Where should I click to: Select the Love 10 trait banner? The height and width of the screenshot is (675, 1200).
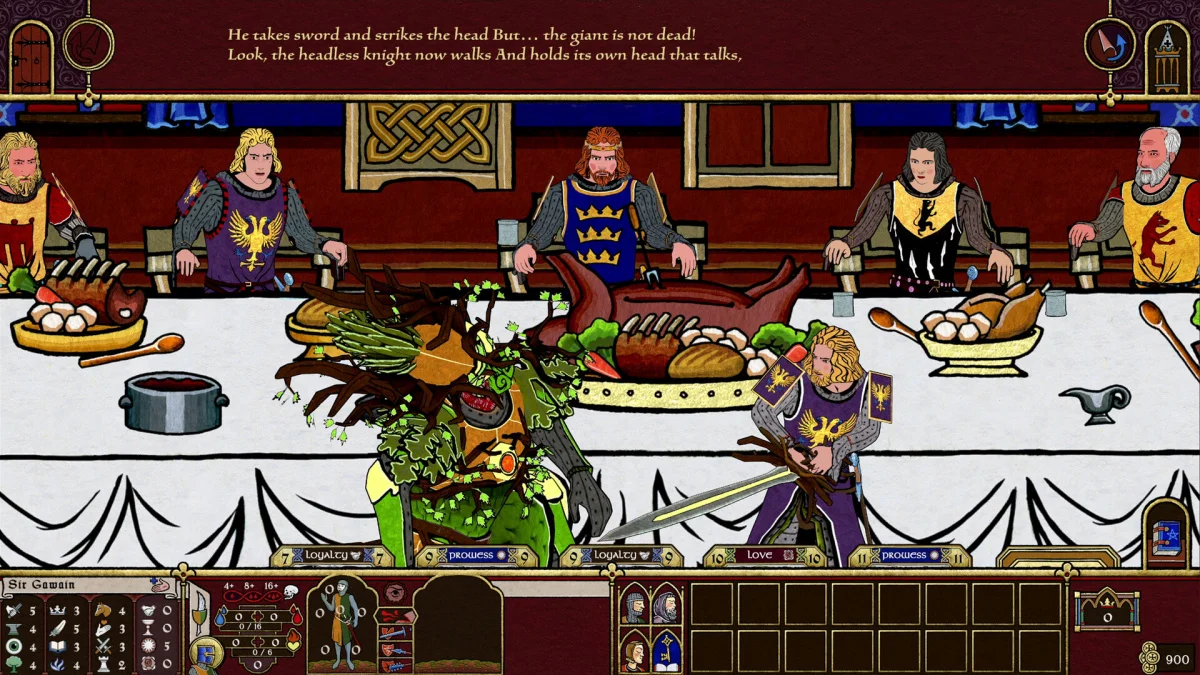pos(764,555)
